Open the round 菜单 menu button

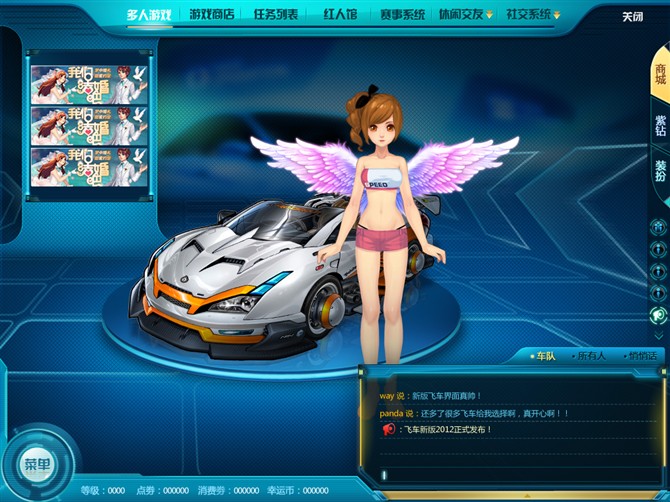click(x=37, y=465)
